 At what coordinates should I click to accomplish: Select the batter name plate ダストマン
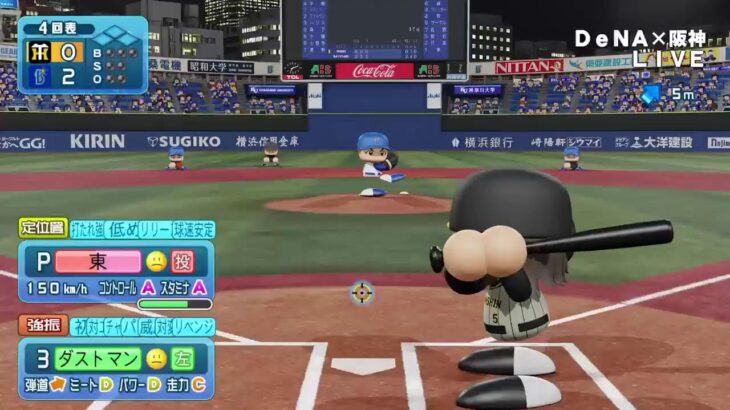click(98, 358)
